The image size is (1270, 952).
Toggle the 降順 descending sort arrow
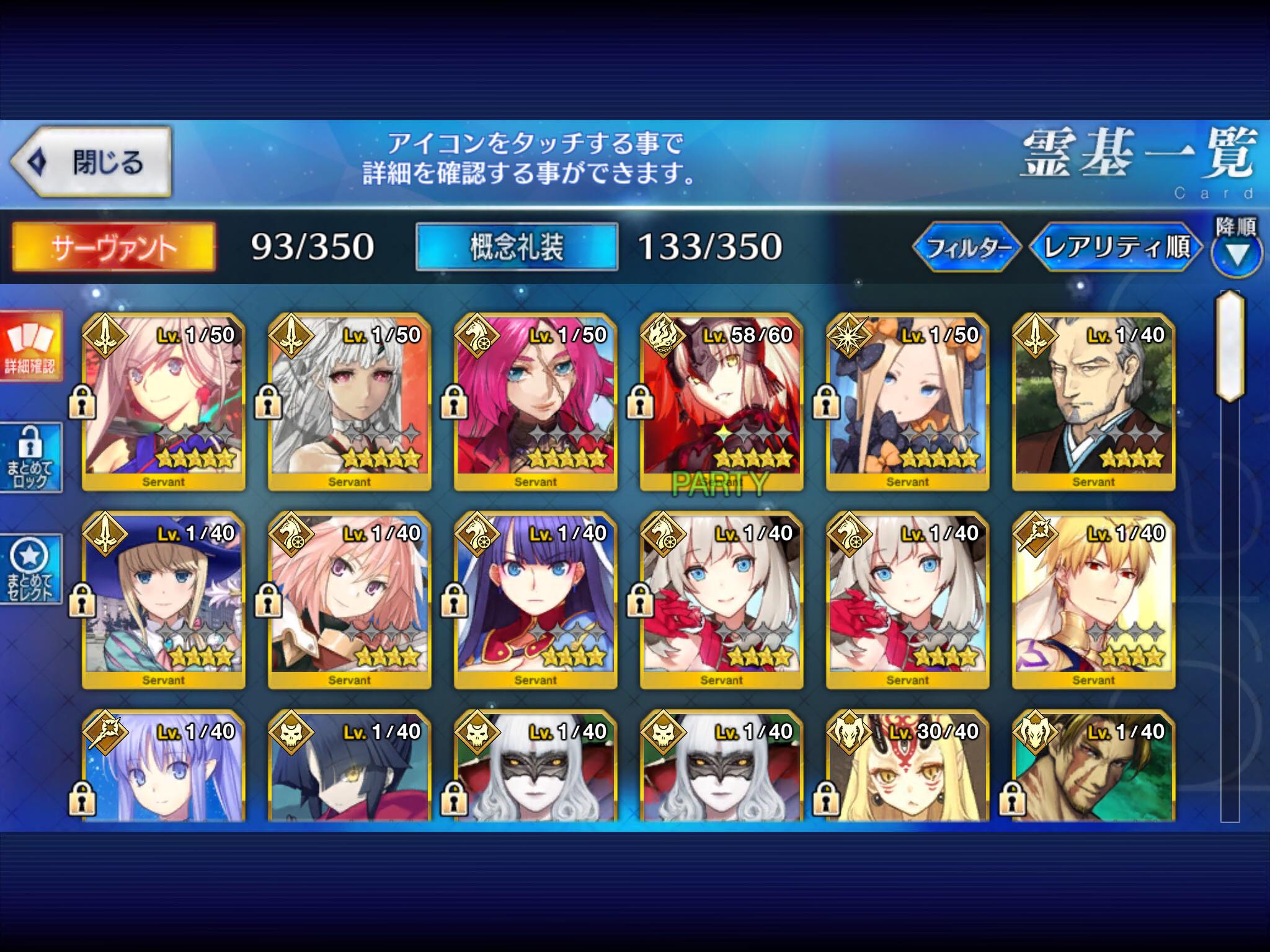coord(1236,254)
